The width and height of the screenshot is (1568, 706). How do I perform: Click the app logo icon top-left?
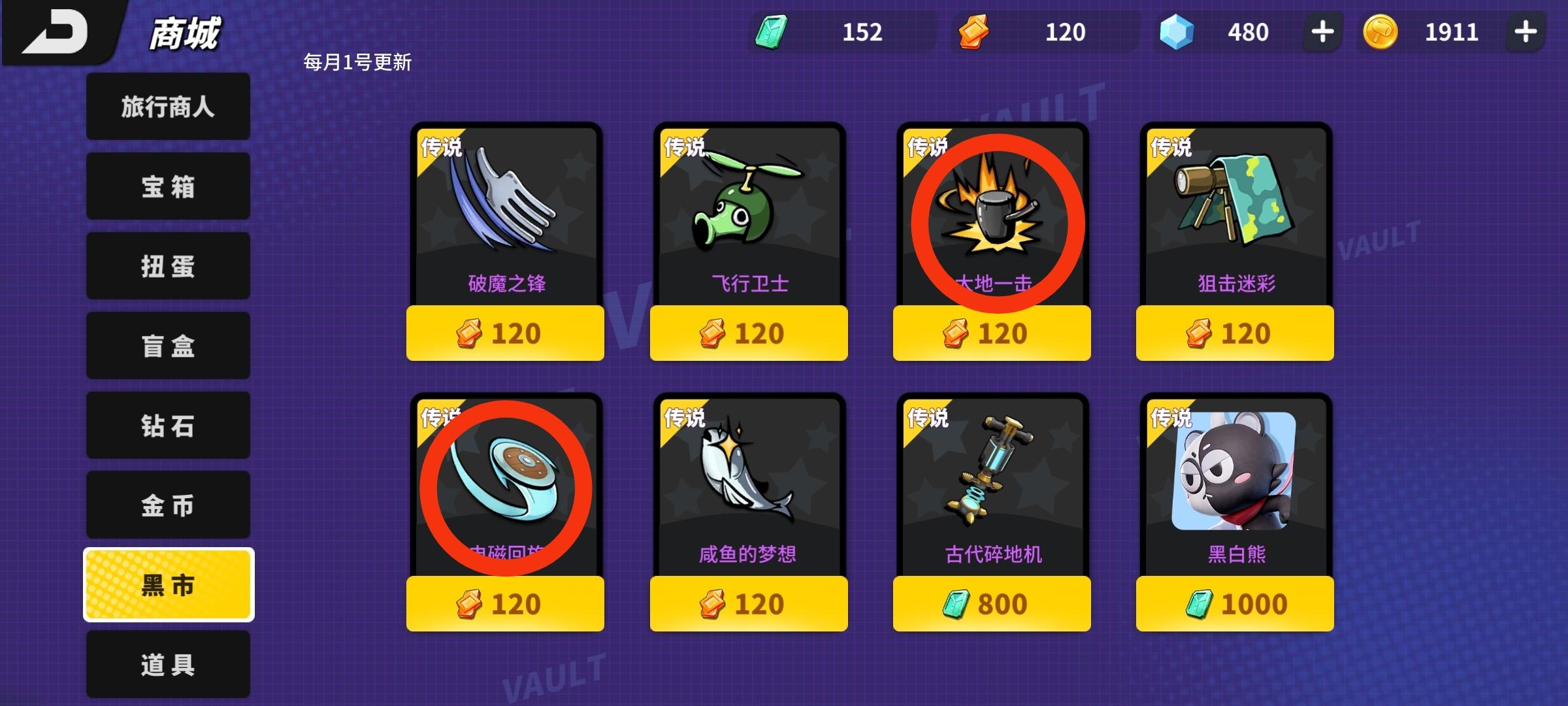[56, 33]
